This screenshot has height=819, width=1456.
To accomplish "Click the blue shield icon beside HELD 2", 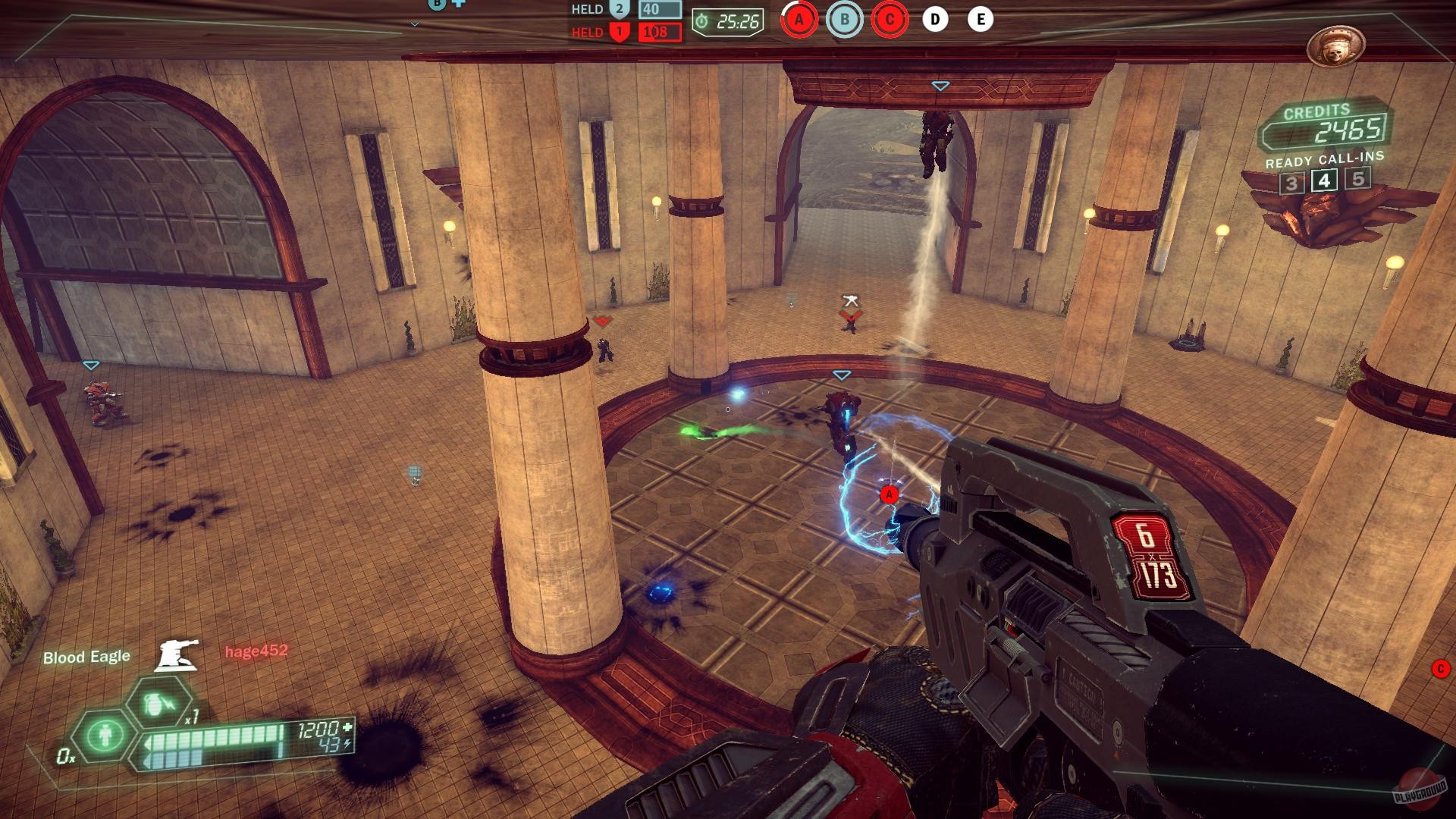I will click(619, 10).
